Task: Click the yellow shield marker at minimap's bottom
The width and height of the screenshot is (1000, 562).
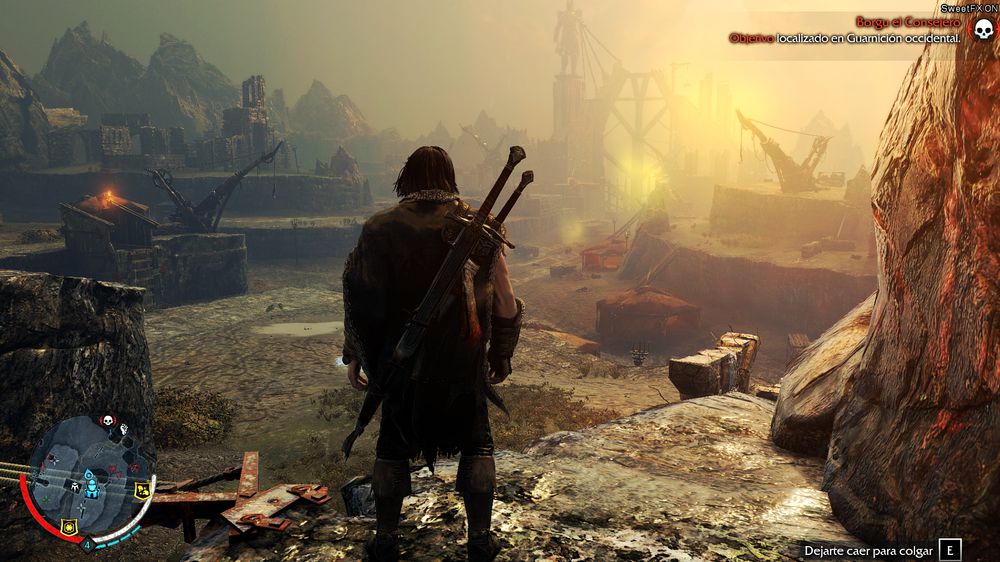Action: pyautogui.click(x=70, y=527)
